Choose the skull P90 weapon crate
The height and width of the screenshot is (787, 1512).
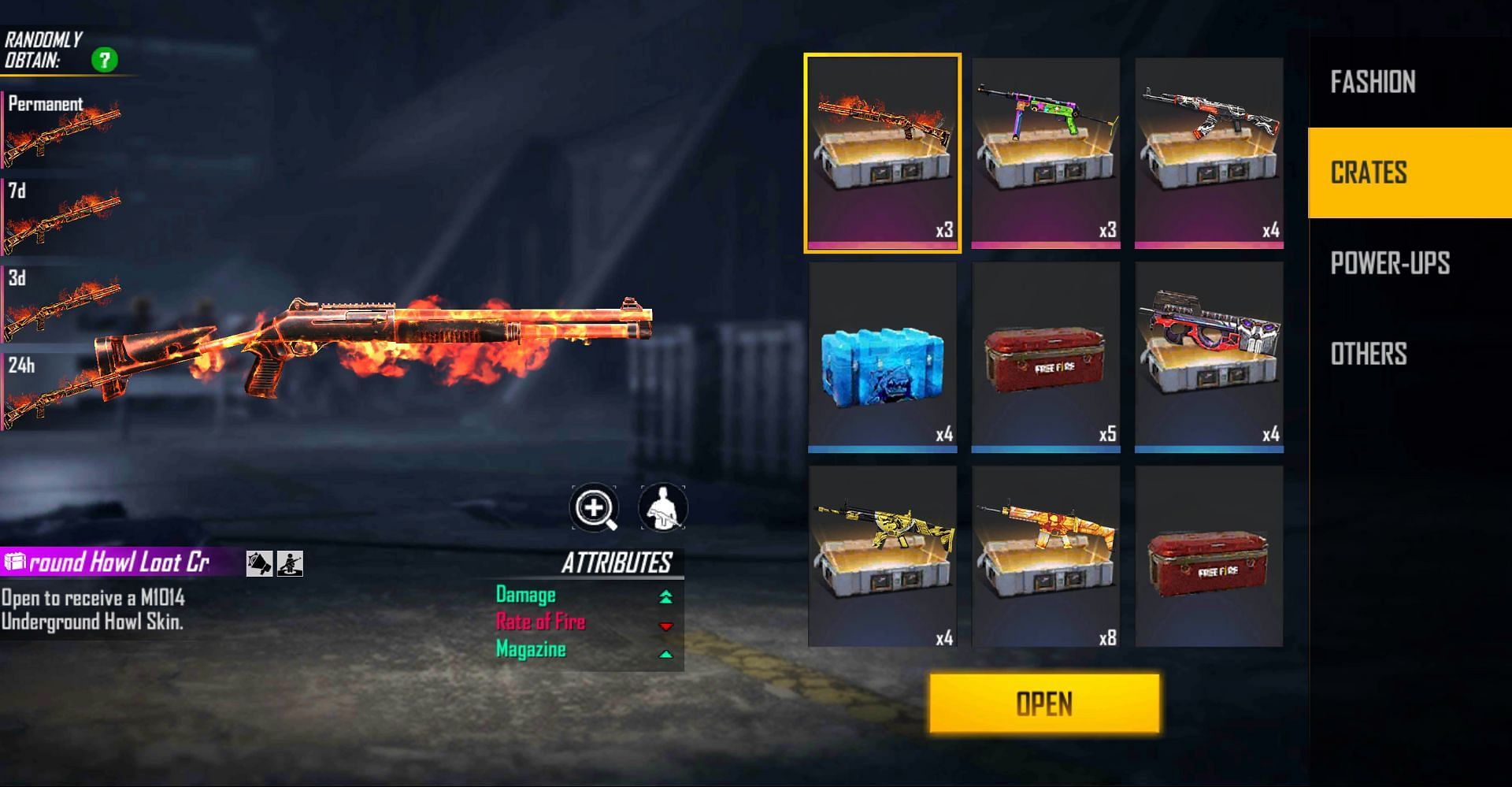[1209, 357]
